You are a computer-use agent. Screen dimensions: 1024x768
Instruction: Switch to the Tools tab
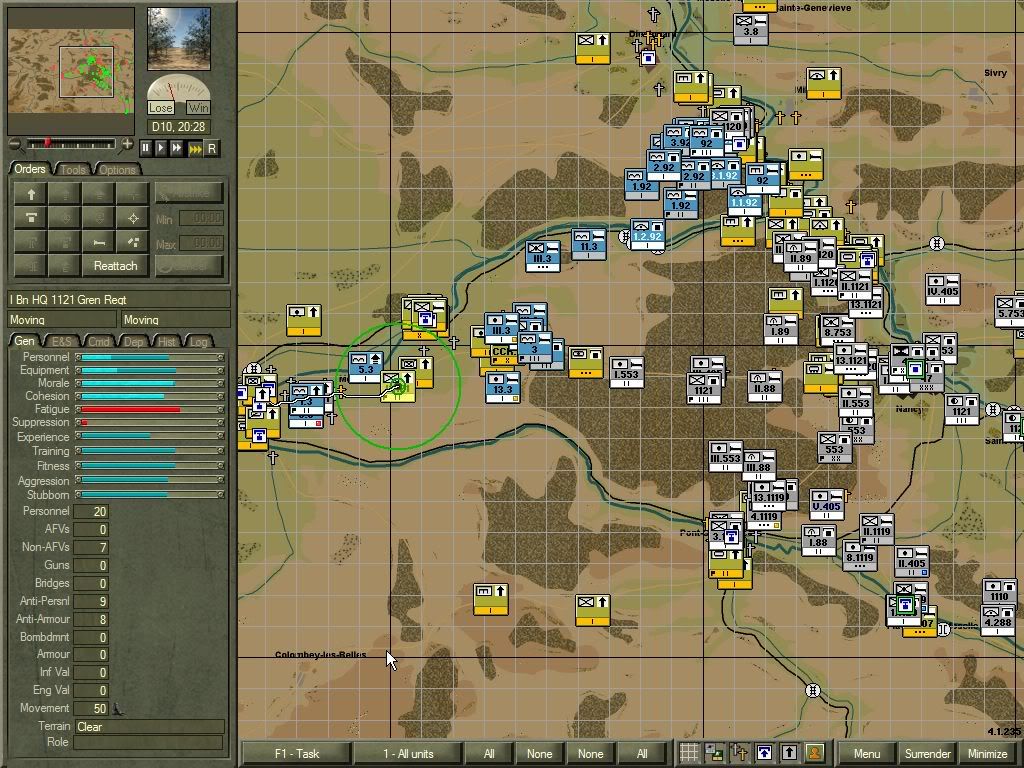73,170
